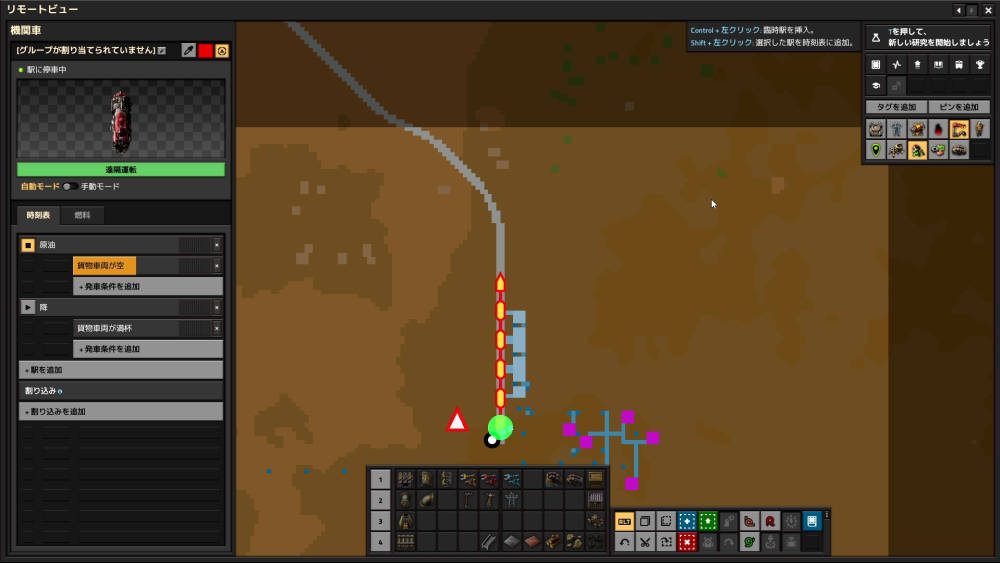Click the green remote drive (遠隔運転) button

click(121, 170)
